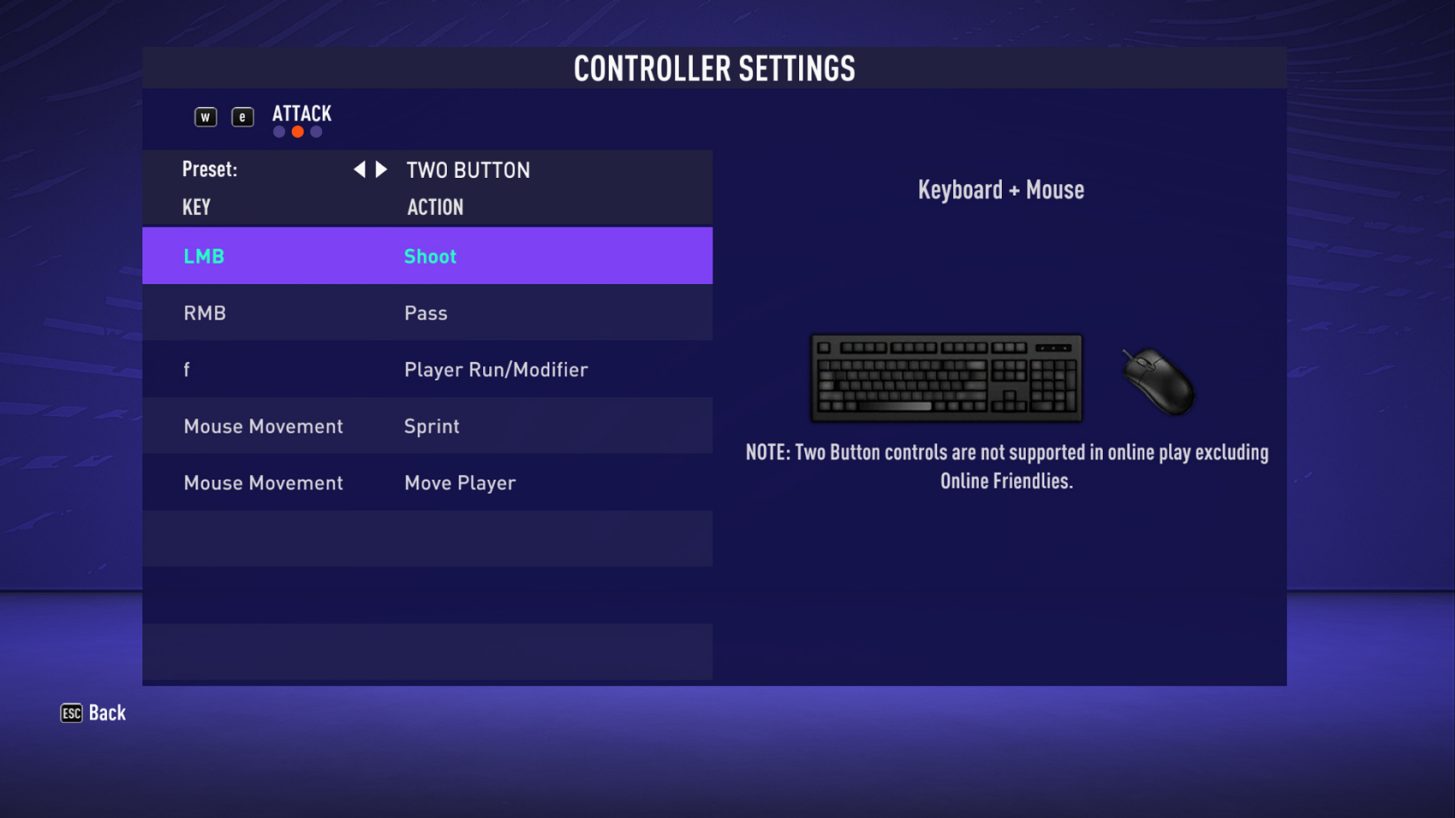Cycle preset backward with the left chevron

click(359, 170)
